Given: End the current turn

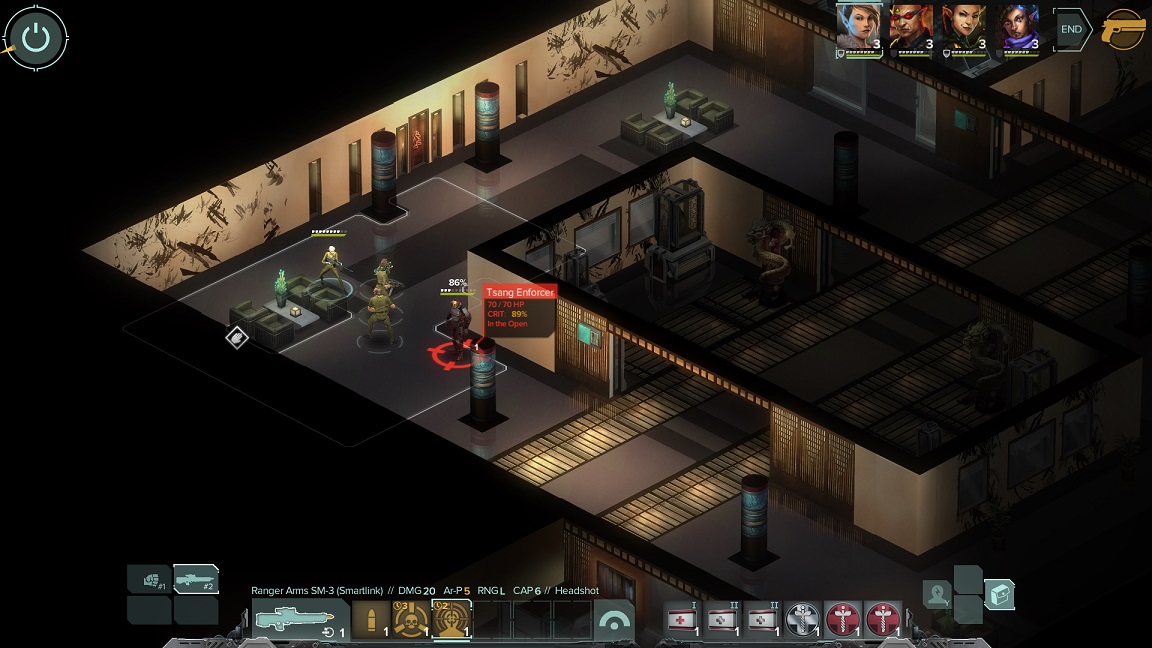Looking at the screenshot, I should [1071, 29].
